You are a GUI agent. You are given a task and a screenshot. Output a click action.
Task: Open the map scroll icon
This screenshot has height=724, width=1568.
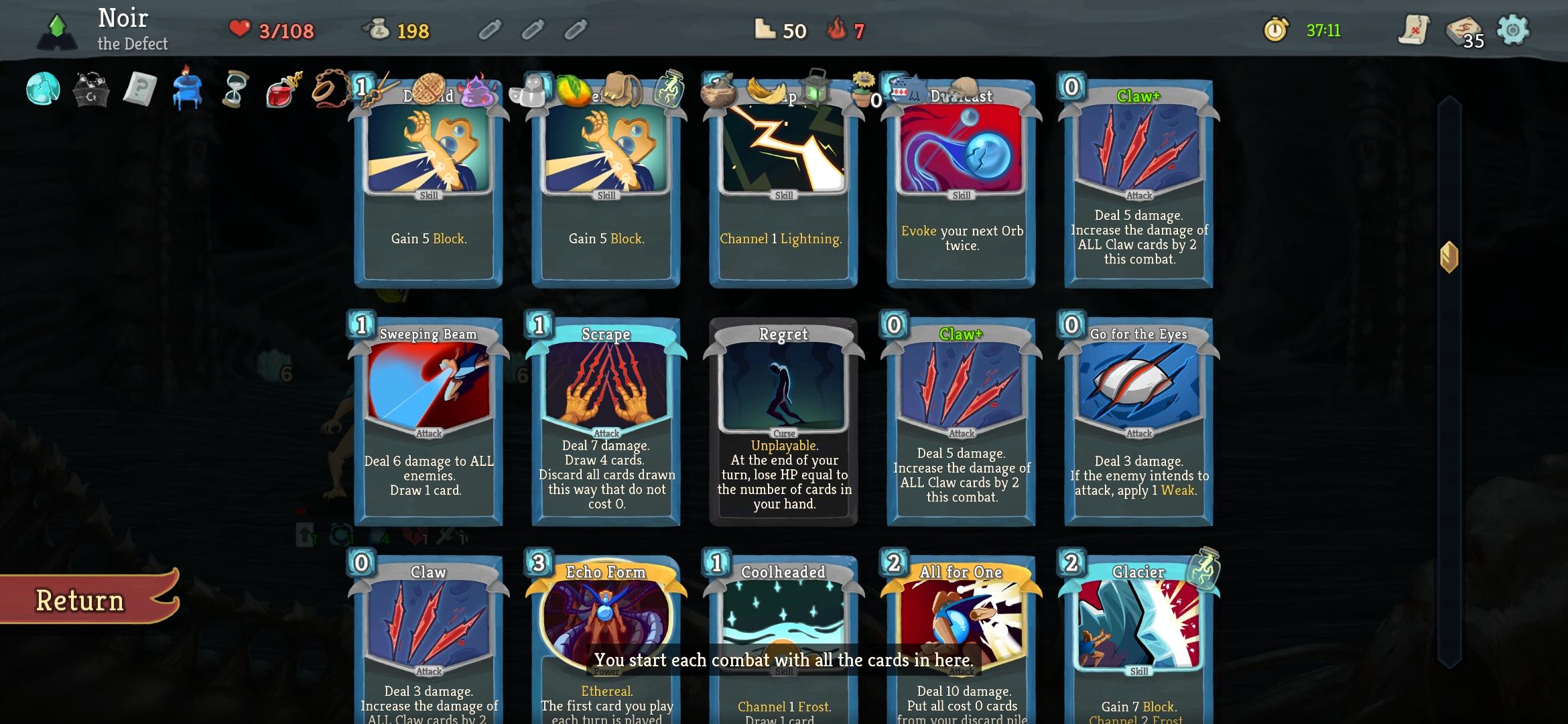click(x=1413, y=31)
